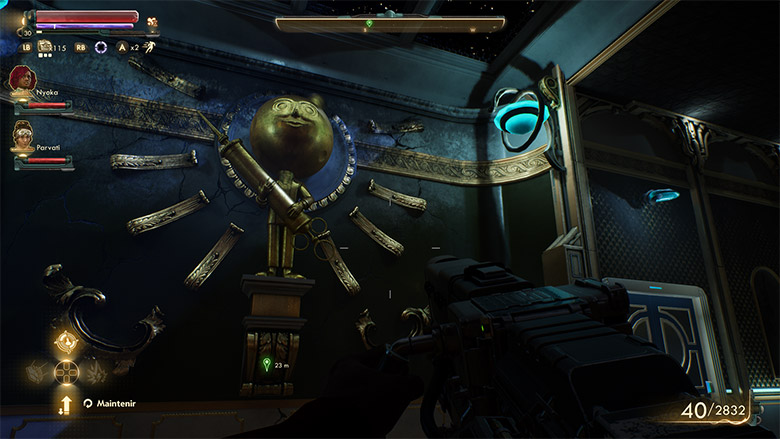The image size is (780, 439).
Task: Select Parvati's companion portrait
Action: (x=21, y=133)
